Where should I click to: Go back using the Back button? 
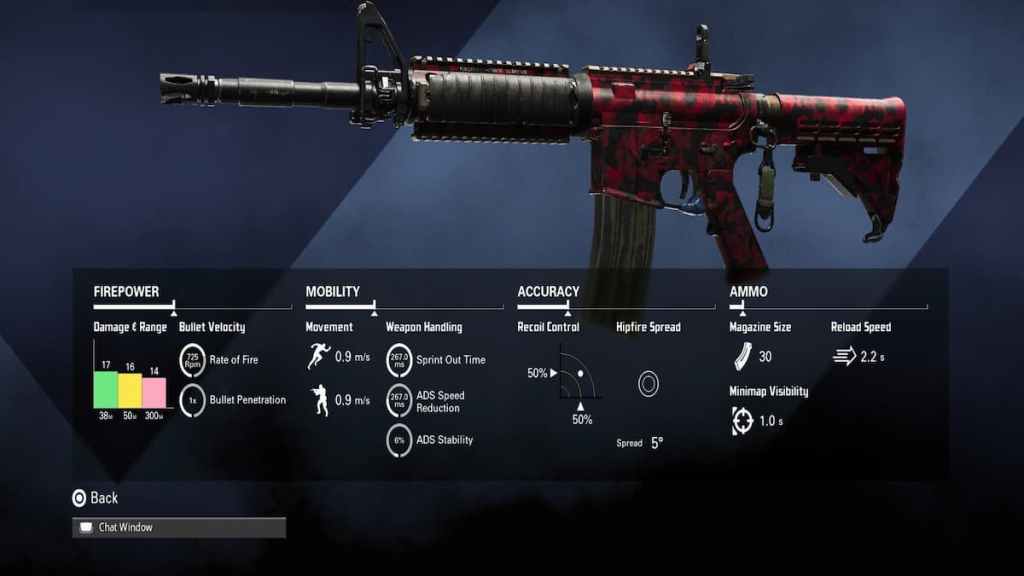94,498
